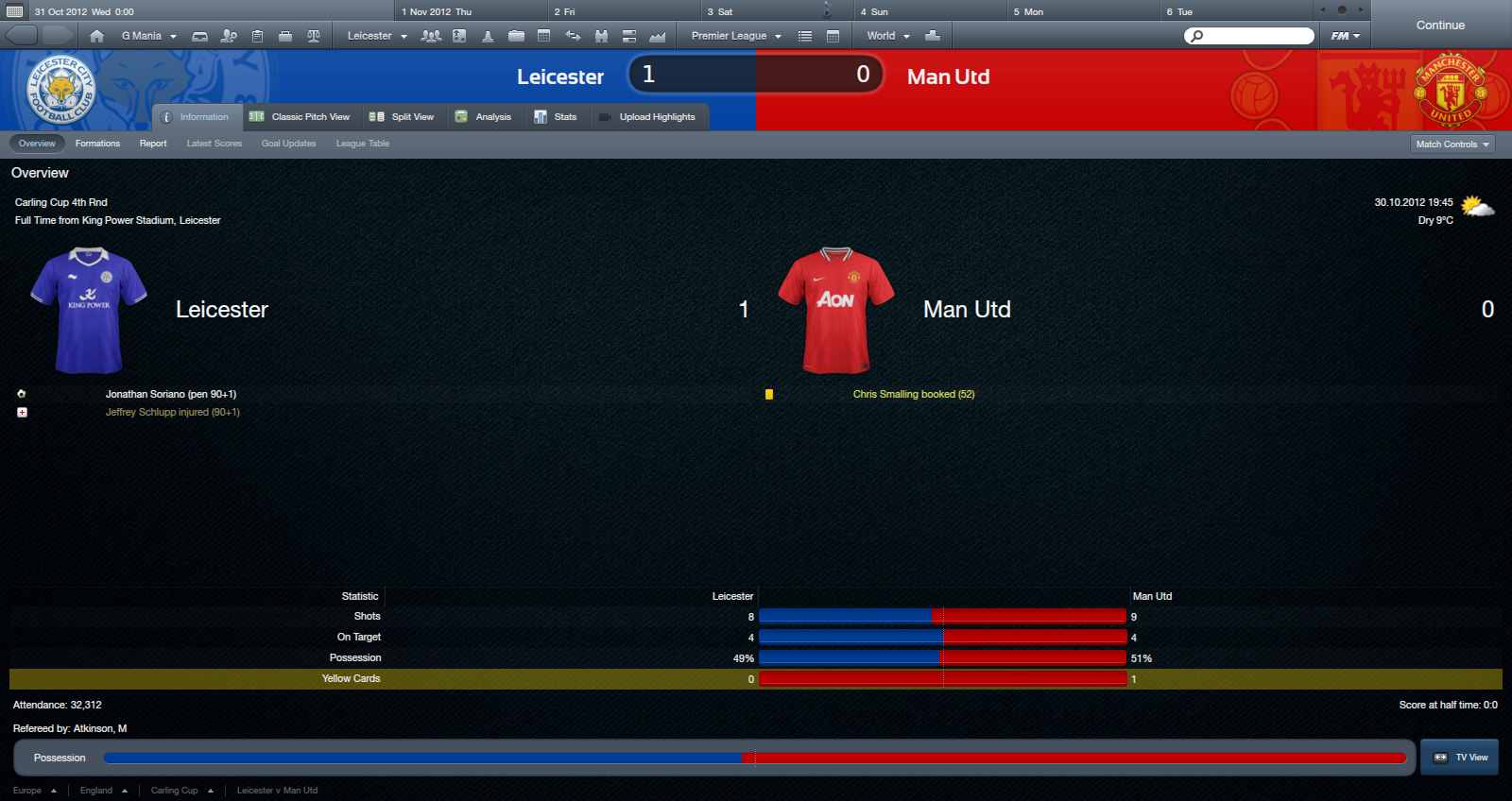Switch to TV View
1512x801 pixels.
[1460, 758]
